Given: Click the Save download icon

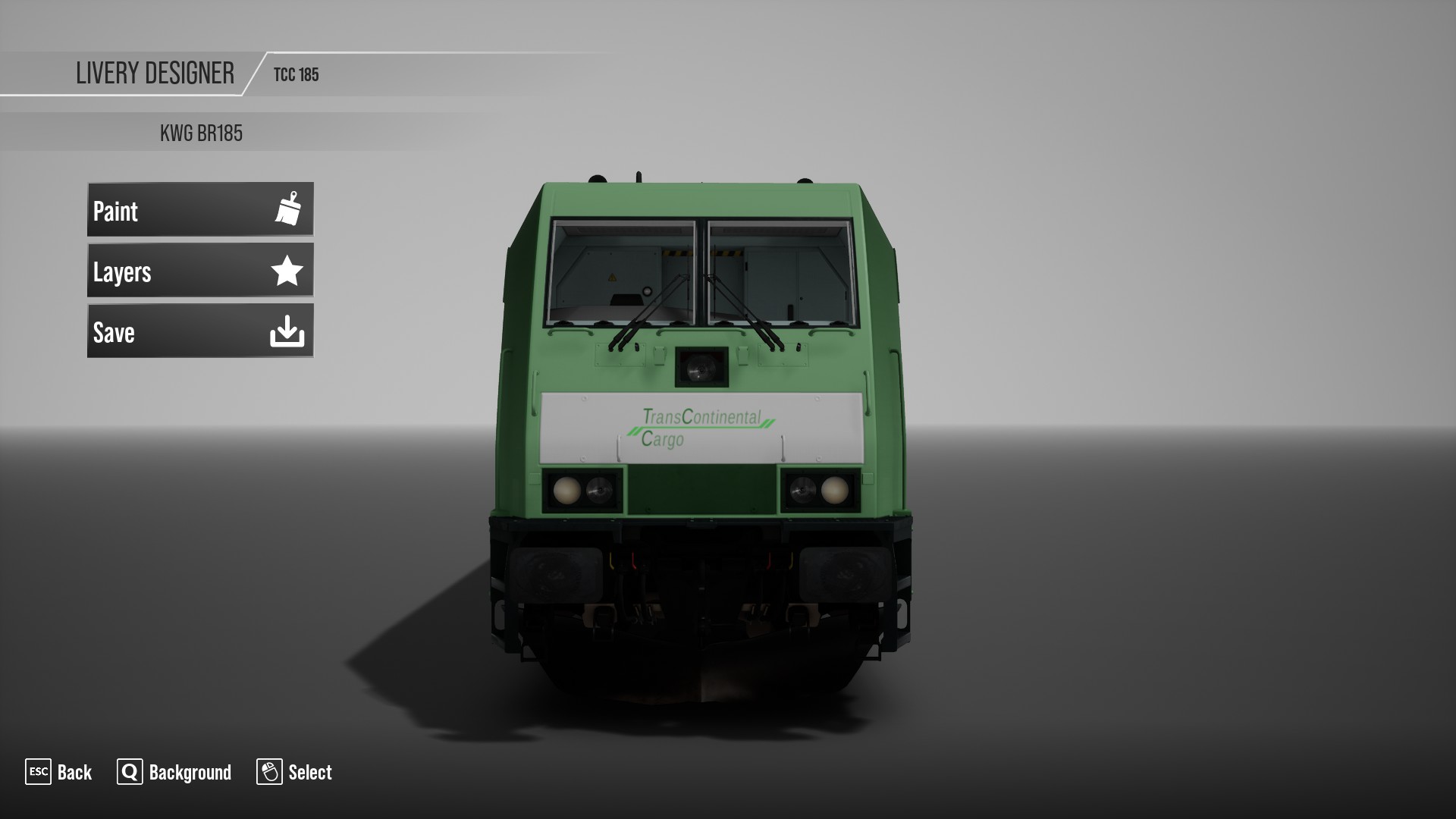Looking at the screenshot, I should [x=287, y=331].
